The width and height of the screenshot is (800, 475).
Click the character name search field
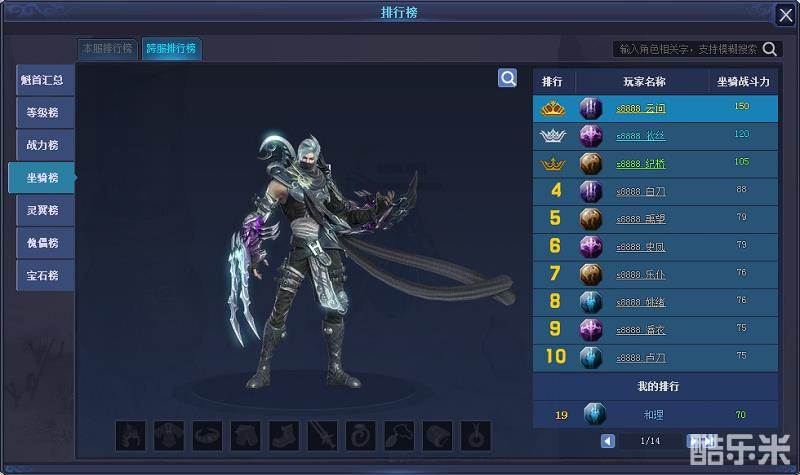click(688, 48)
